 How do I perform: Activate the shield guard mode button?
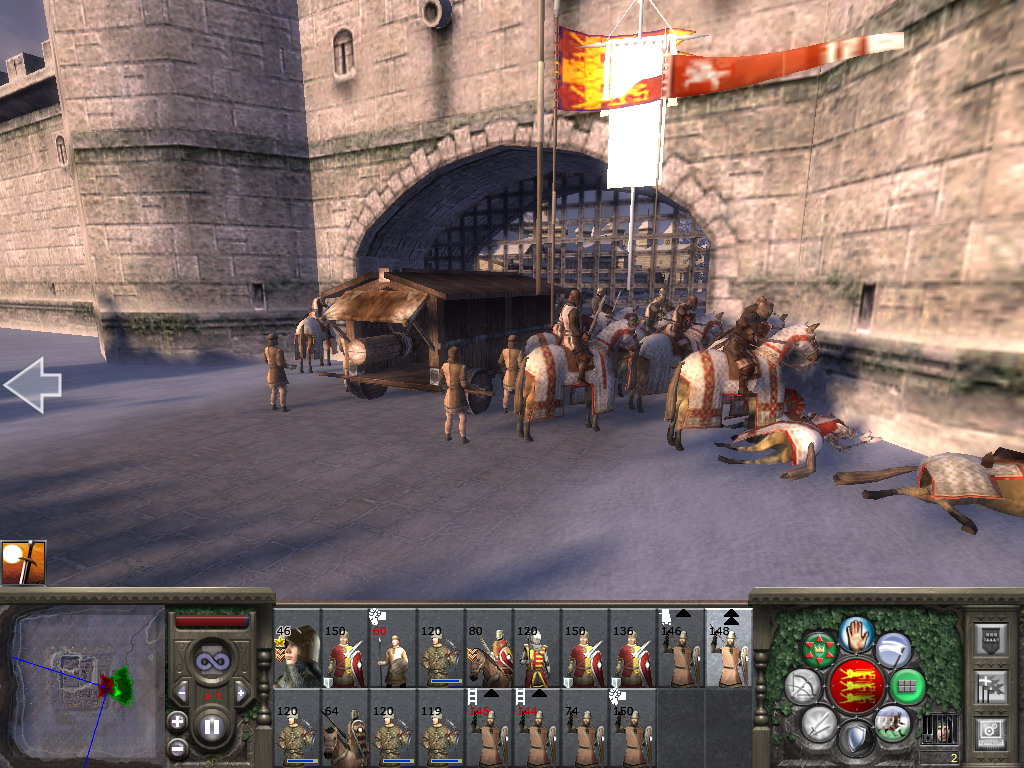point(855,739)
